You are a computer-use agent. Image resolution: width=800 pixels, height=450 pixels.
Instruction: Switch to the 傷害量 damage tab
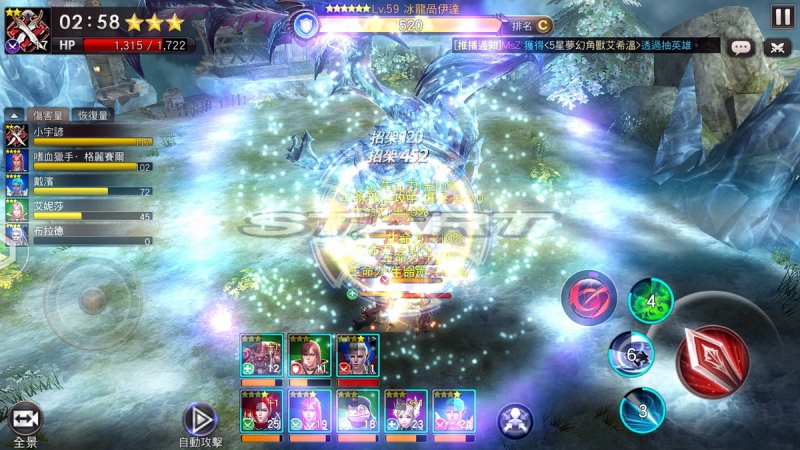48,115
